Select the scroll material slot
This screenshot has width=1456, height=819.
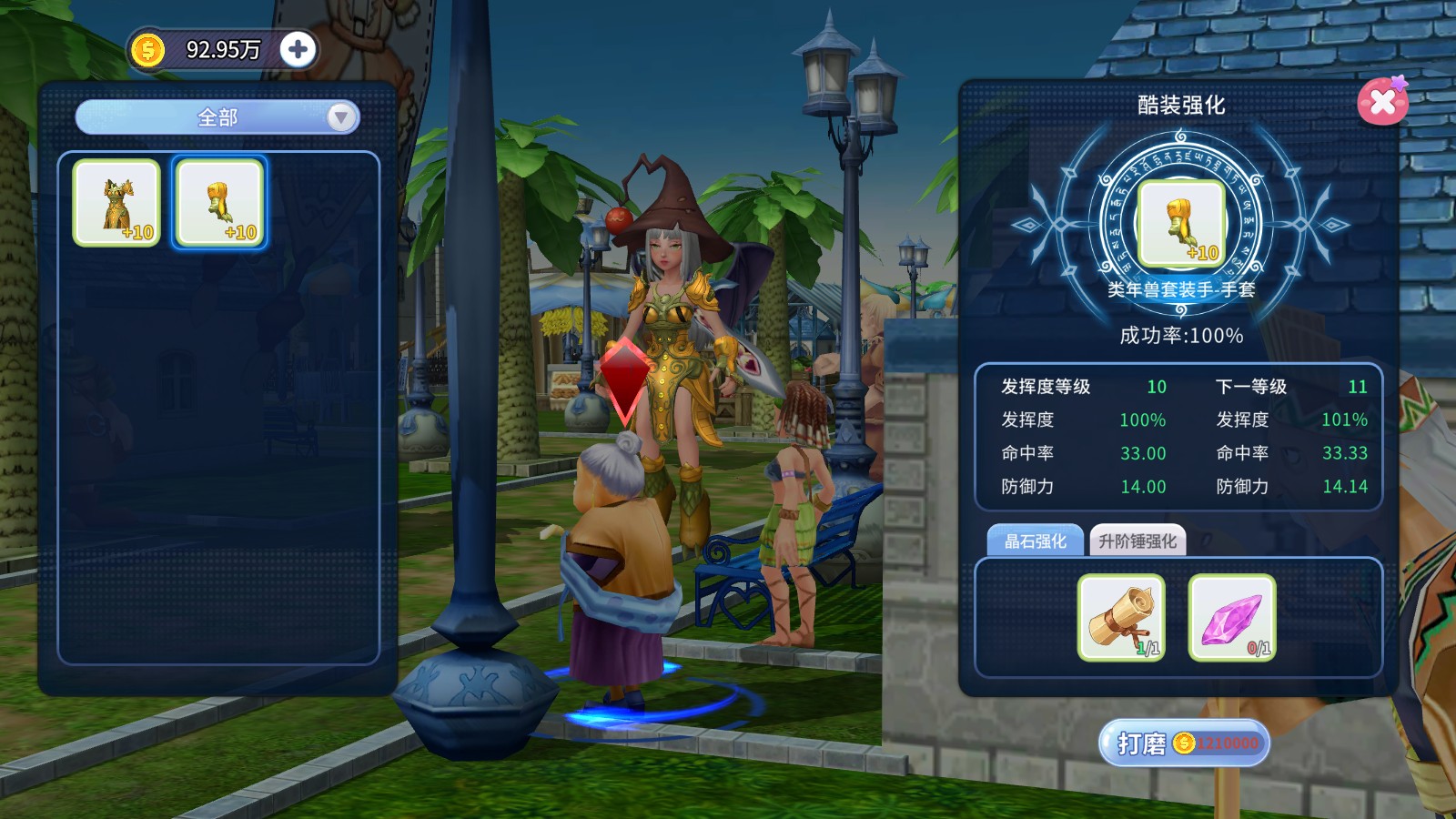pos(1121,617)
